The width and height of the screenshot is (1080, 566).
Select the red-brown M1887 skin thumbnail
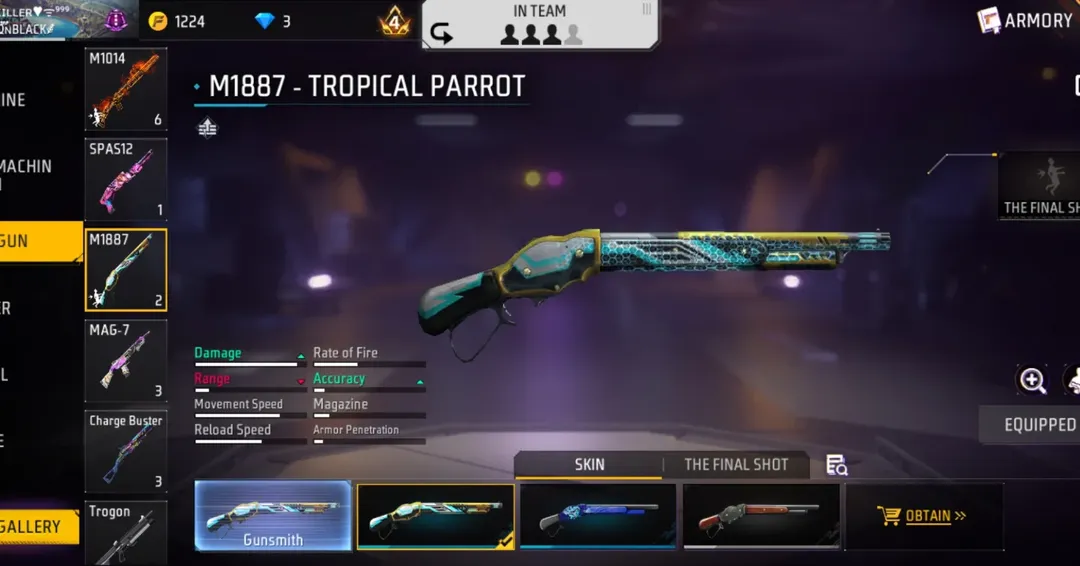tap(761, 516)
